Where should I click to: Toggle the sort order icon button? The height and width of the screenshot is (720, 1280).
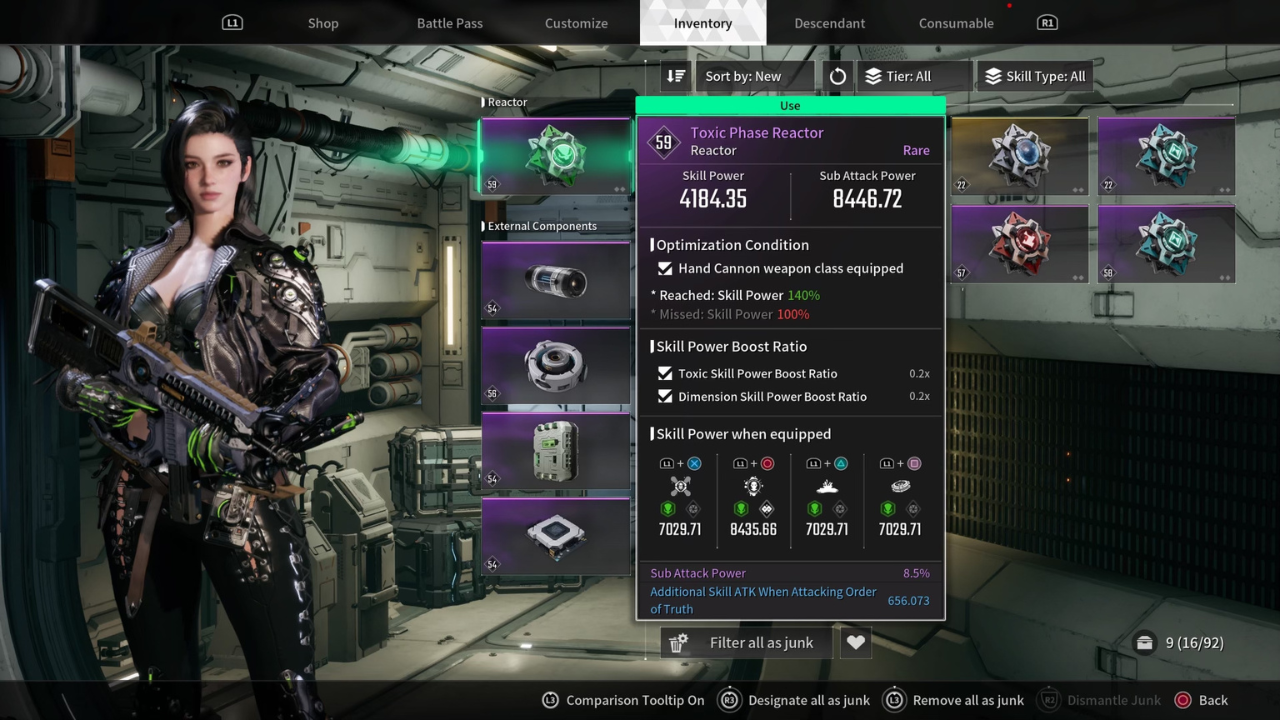[676, 76]
